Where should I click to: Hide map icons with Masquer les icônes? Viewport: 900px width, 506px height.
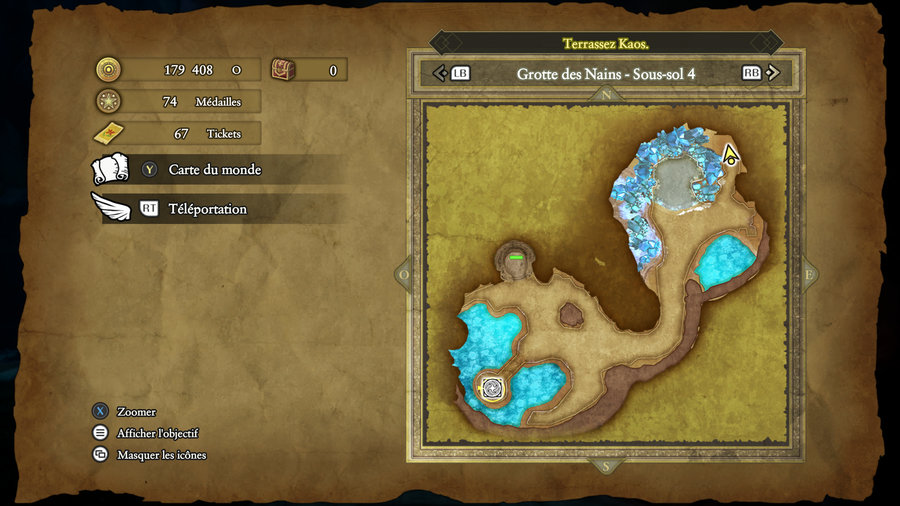(161, 455)
